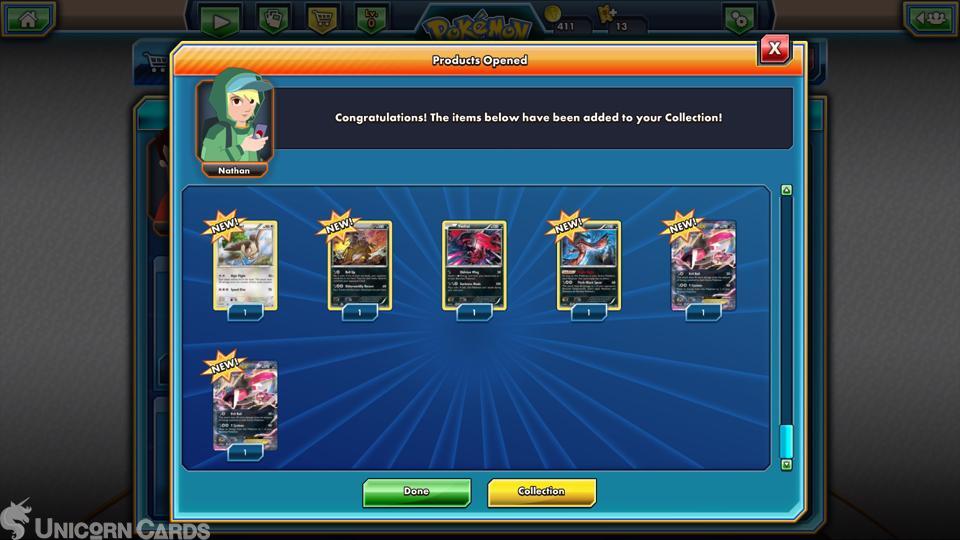
Task: Open the shopping cart Shop icon
Action: (322, 19)
